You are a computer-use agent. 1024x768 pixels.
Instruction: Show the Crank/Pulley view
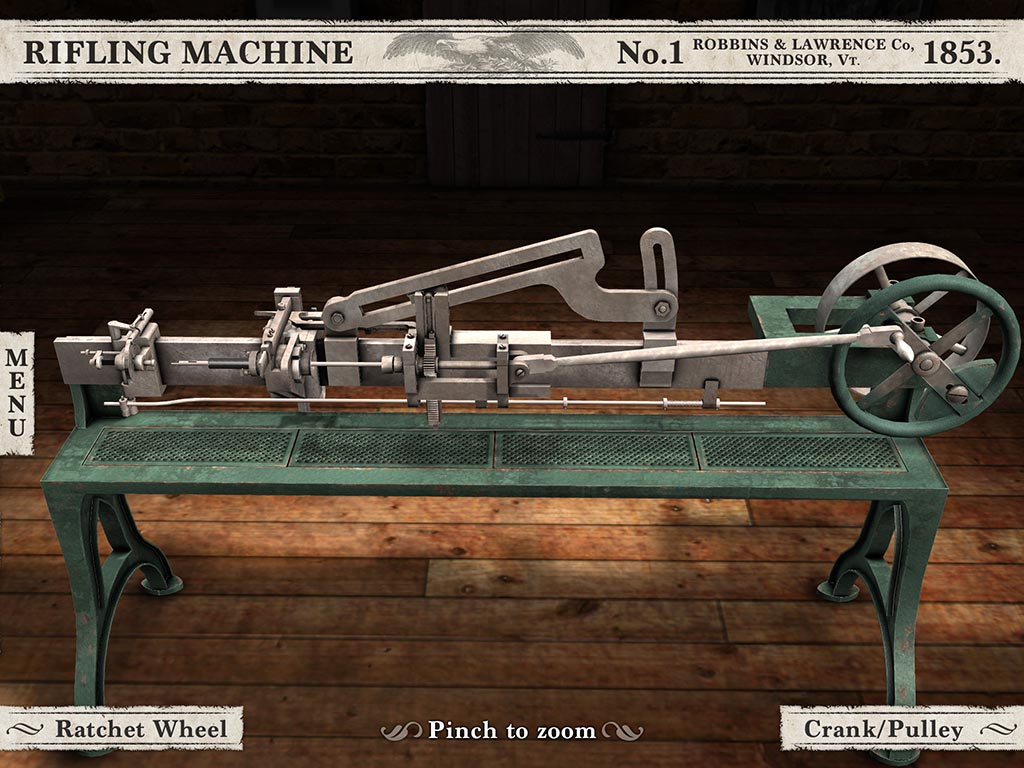tap(897, 729)
